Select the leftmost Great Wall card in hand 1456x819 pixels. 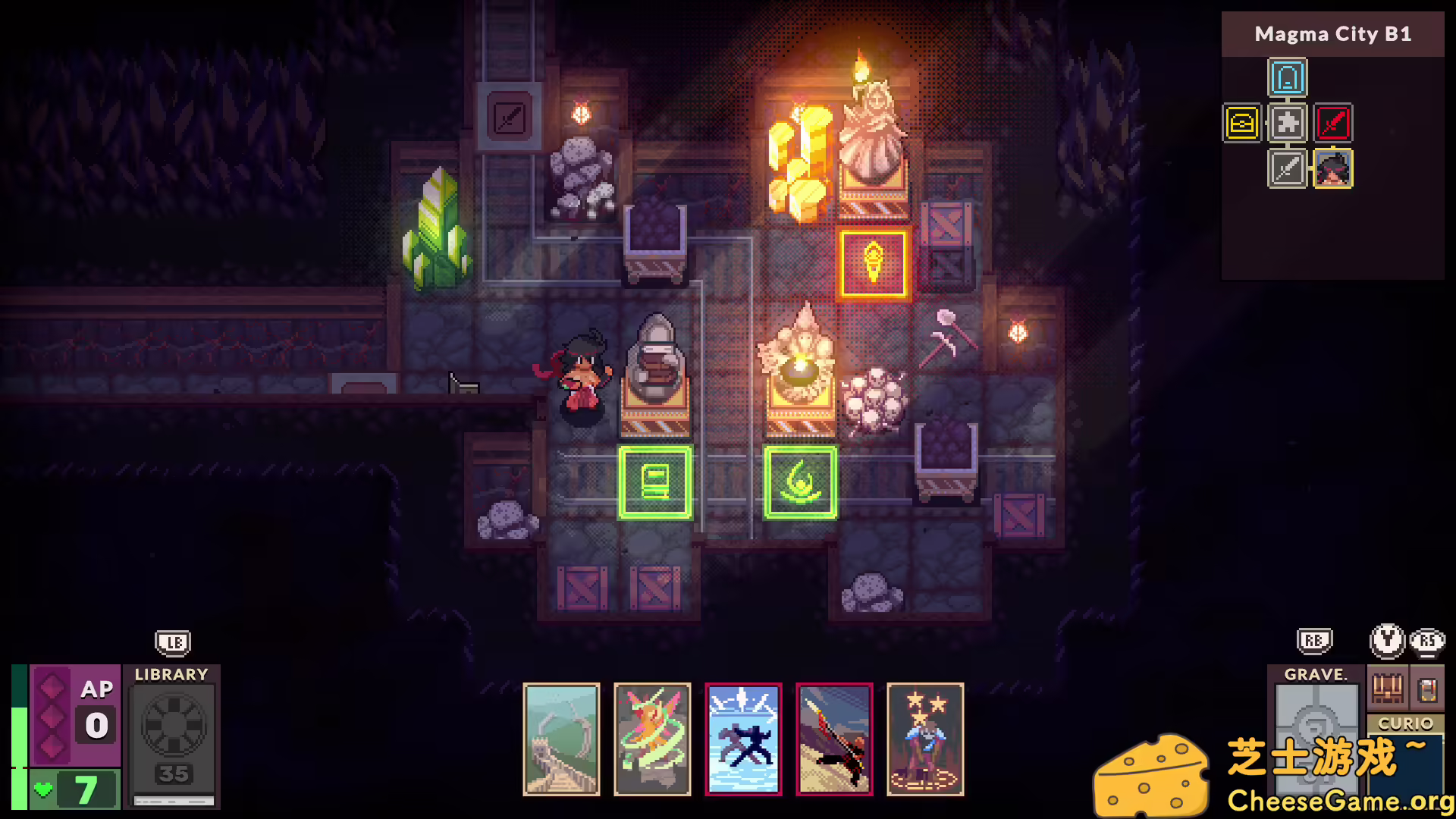(x=562, y=739)
